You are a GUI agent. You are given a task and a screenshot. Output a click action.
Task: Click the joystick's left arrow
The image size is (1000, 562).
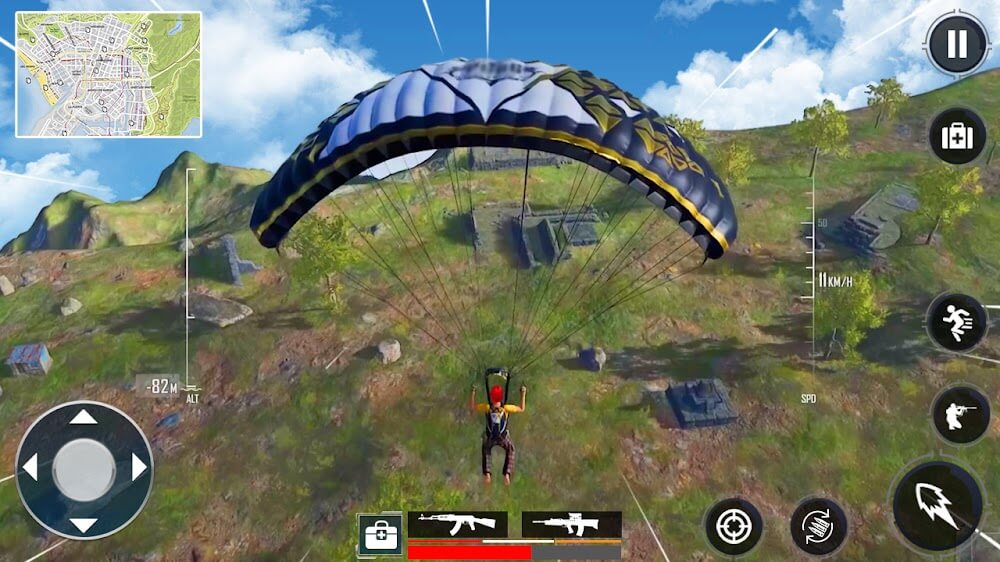pyautogui.click(x=31, y=468)
